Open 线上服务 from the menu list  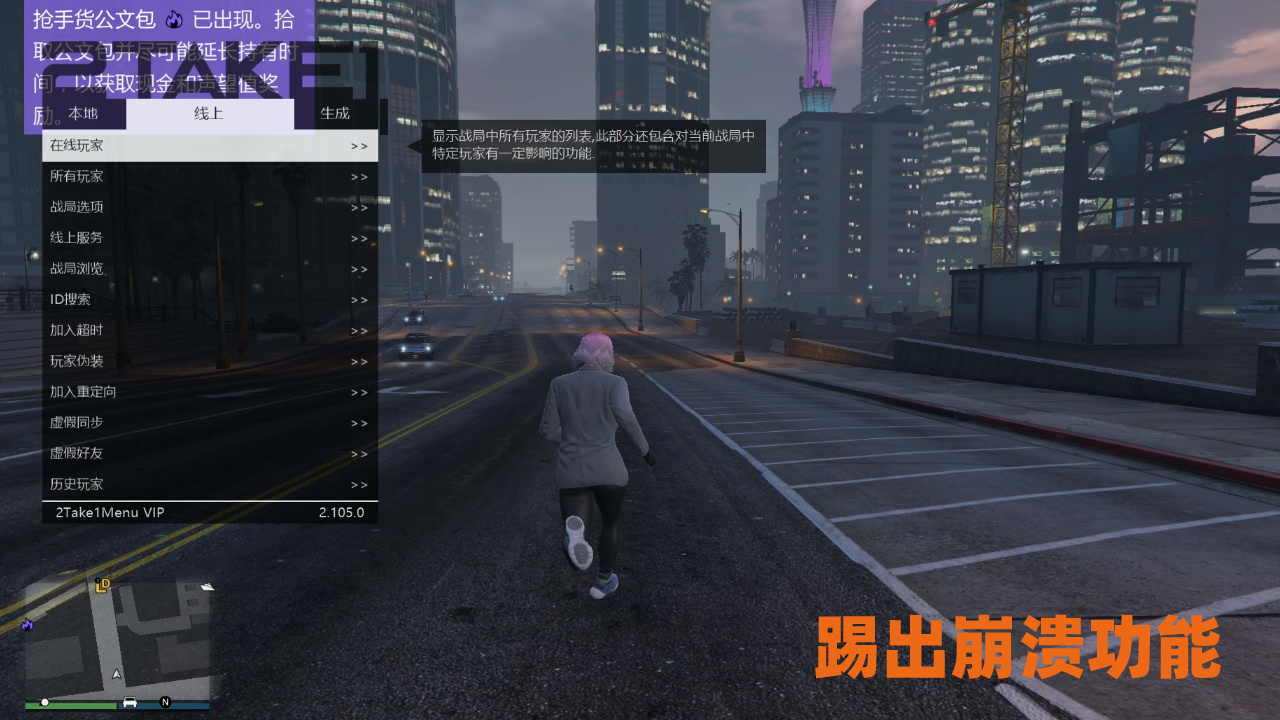75,238
